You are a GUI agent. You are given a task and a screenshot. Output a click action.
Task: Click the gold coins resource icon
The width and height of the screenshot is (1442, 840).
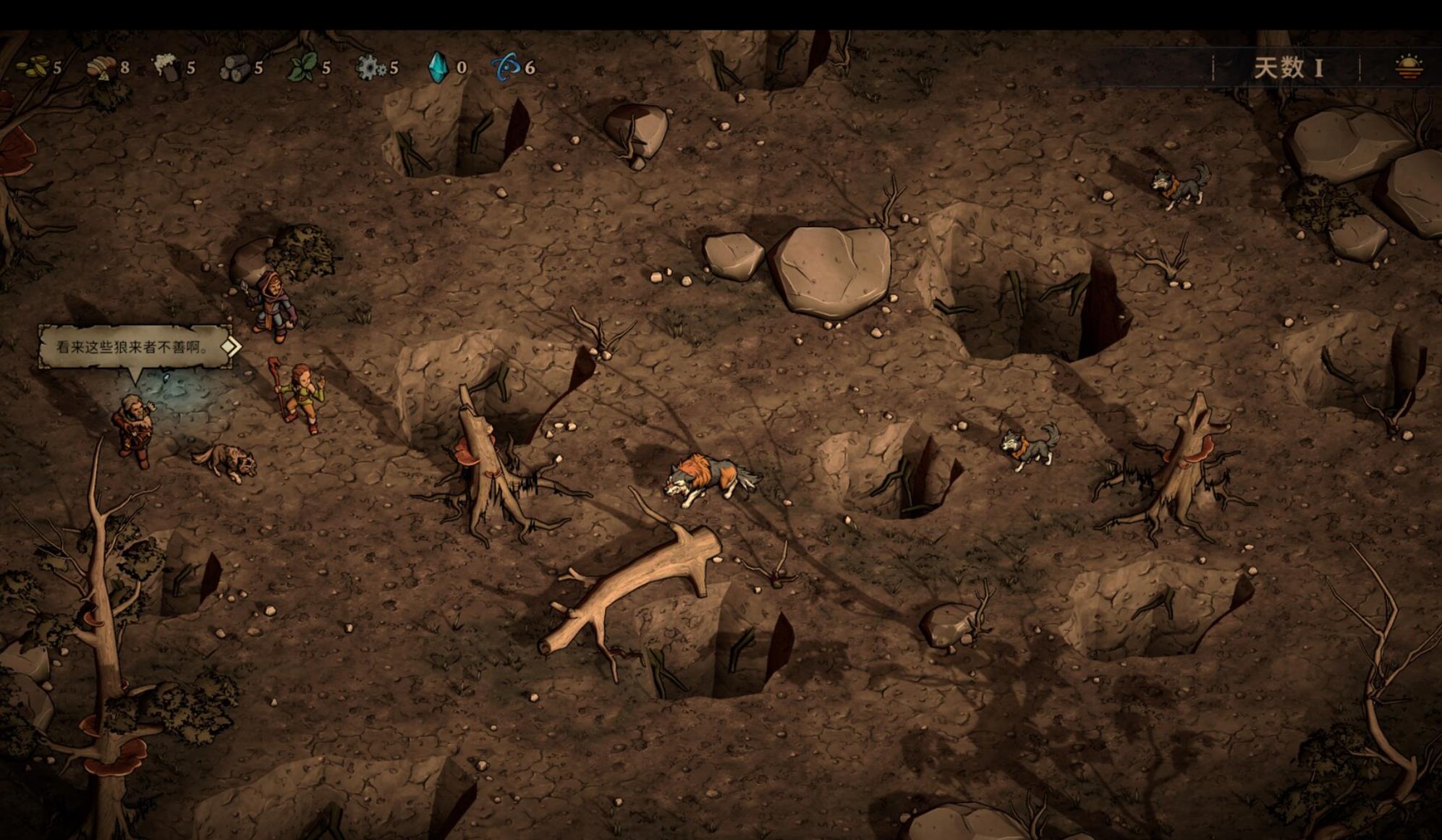tap(33, 67)
